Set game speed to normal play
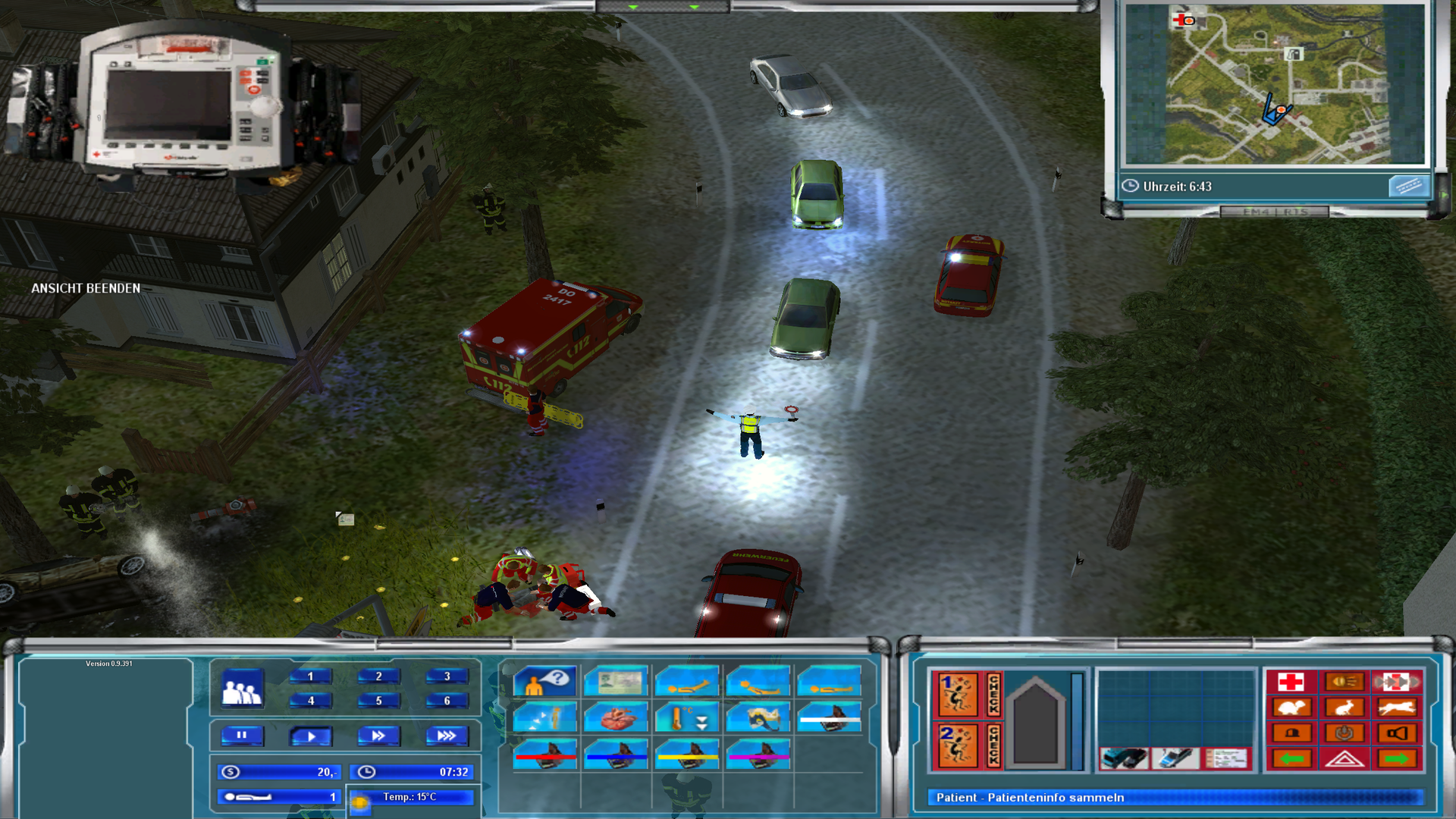1456x819 pixels. coord(310,736)
